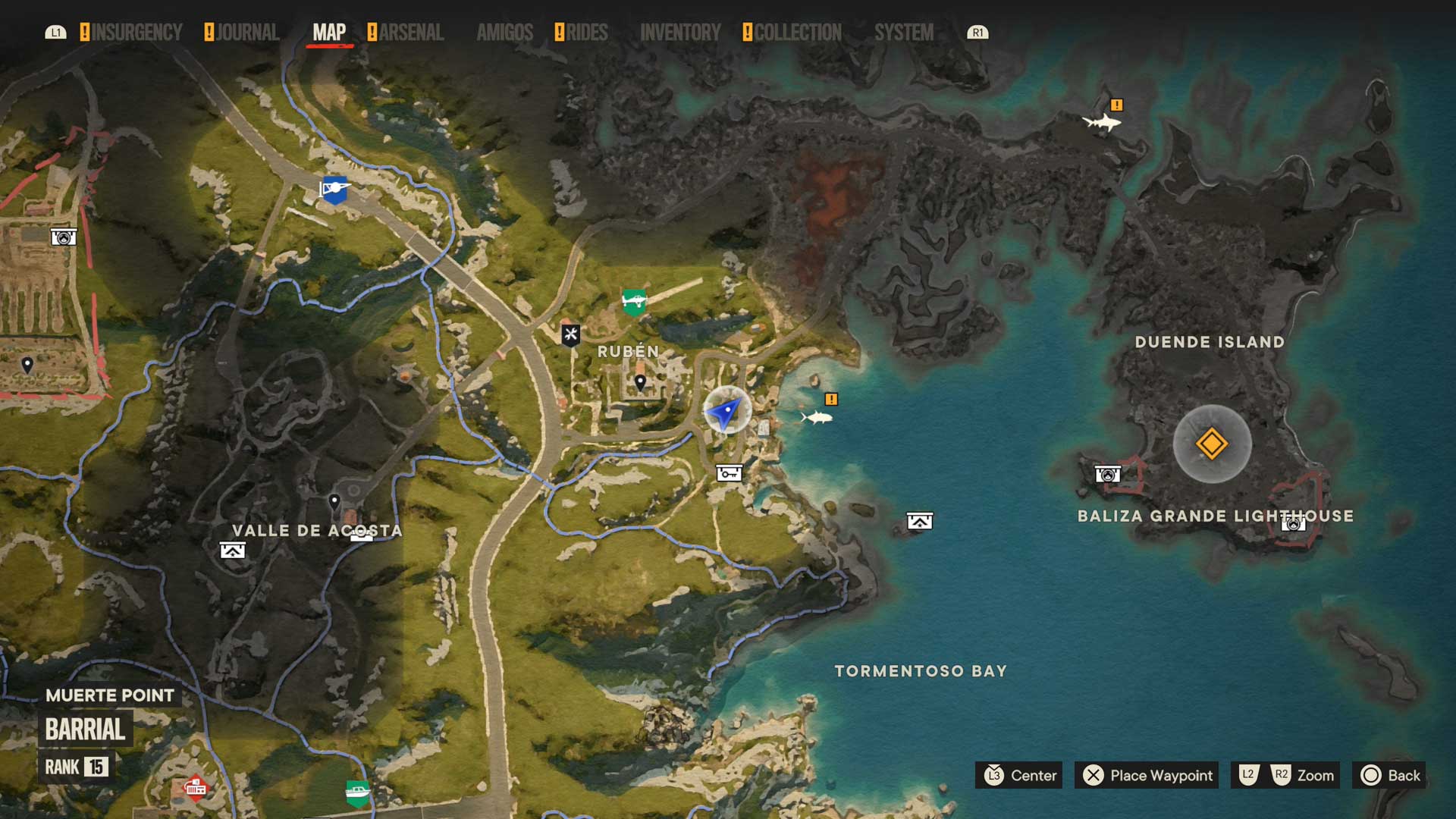Select the blue flag base marker
This screenshot has width=1456, height=819.
coord(334,189)
